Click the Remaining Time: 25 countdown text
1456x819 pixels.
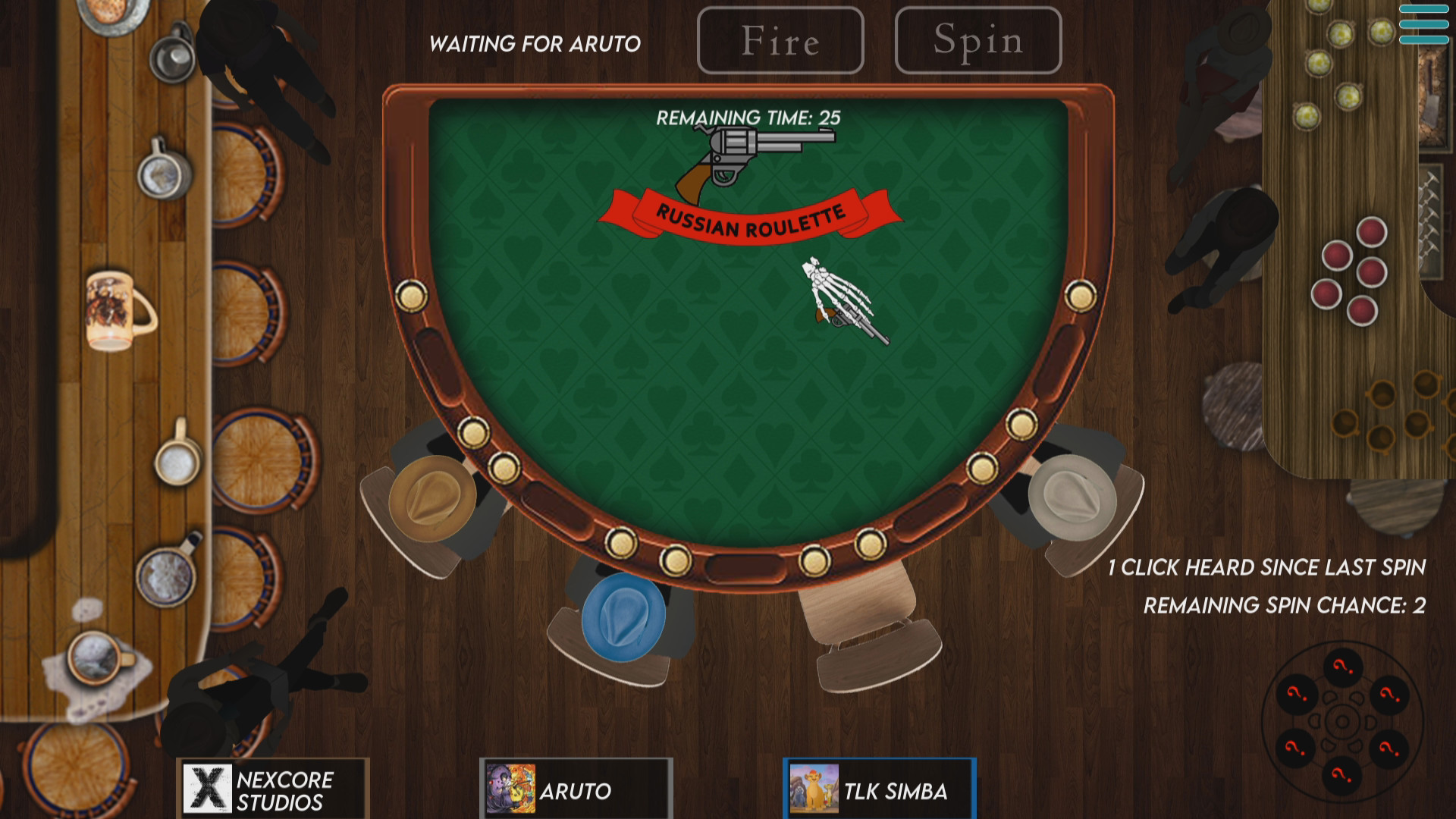(749, 118)
